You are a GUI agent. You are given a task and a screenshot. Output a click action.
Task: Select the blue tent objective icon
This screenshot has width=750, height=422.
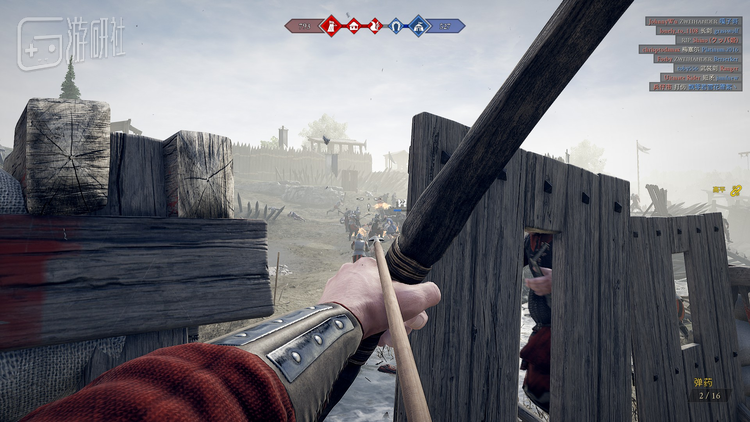[x=419, y=26]
